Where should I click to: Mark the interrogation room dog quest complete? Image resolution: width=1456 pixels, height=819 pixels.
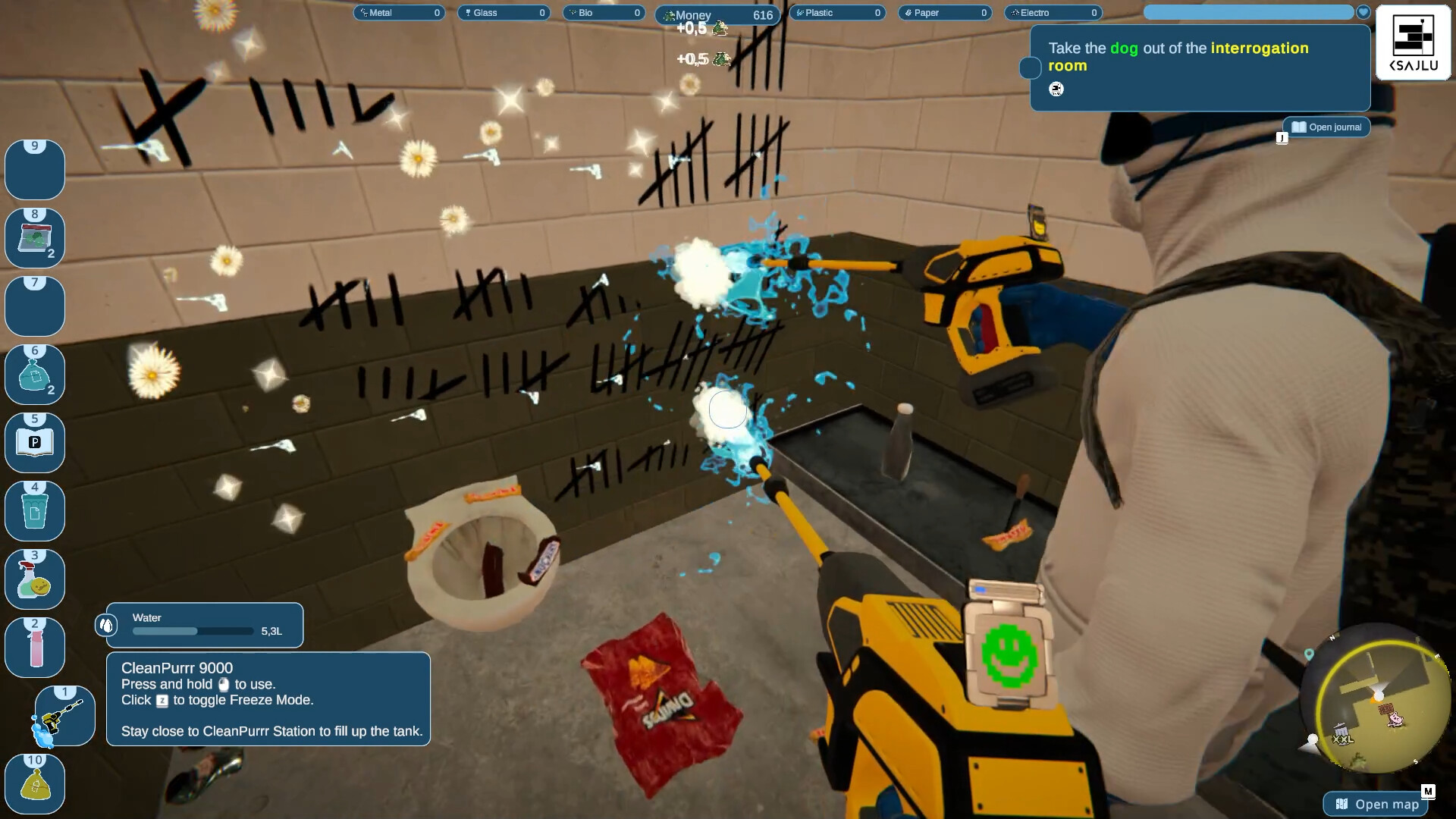coord(1029,68)
